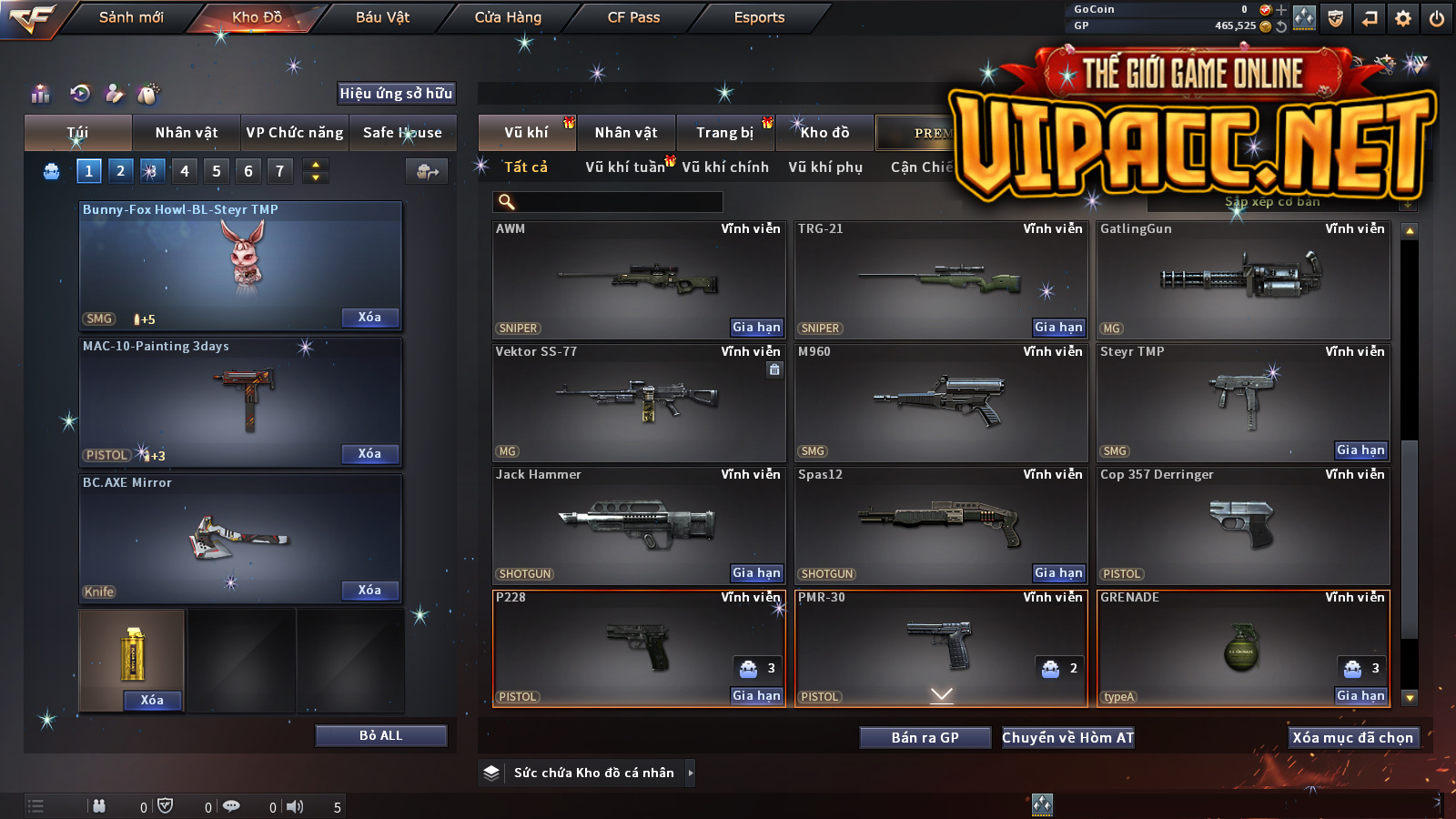Choose the GatlingGun item tile
1456x819 pixels.
point(1243,280)
